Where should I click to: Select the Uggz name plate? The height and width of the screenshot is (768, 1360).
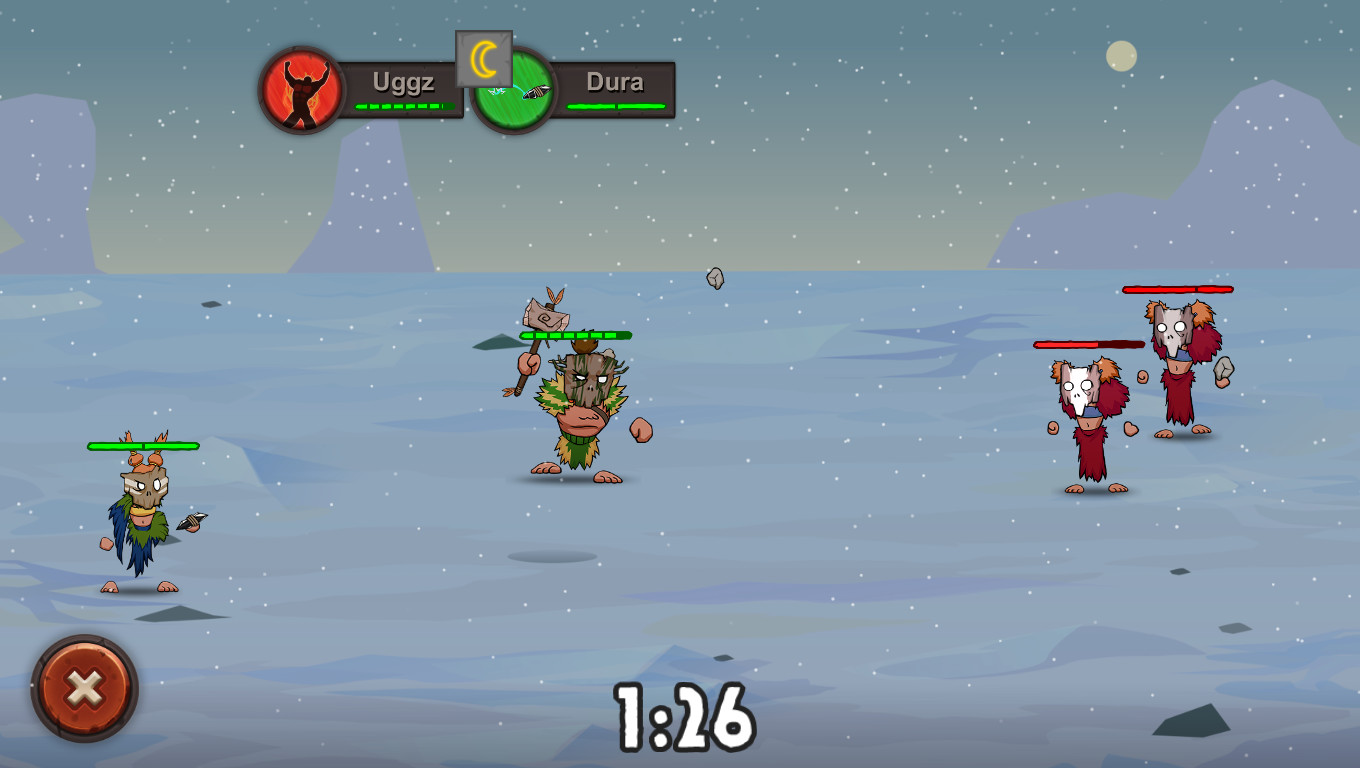tap(404, 82)
